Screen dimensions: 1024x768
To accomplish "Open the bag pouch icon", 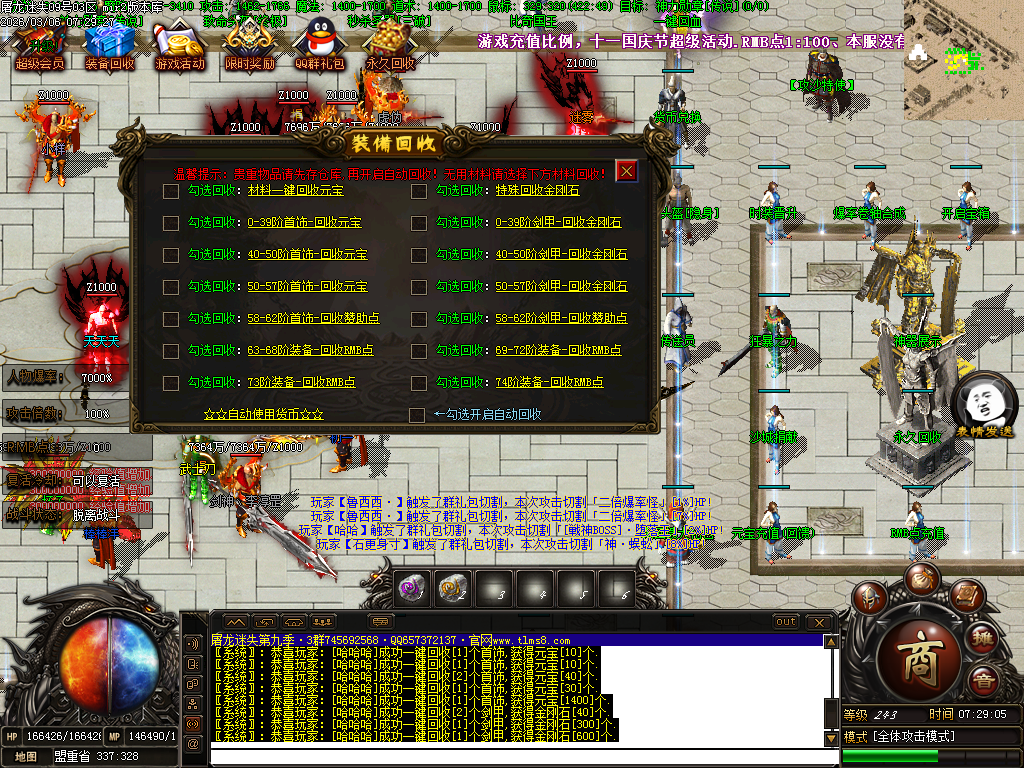I will [x=921, y=579].
